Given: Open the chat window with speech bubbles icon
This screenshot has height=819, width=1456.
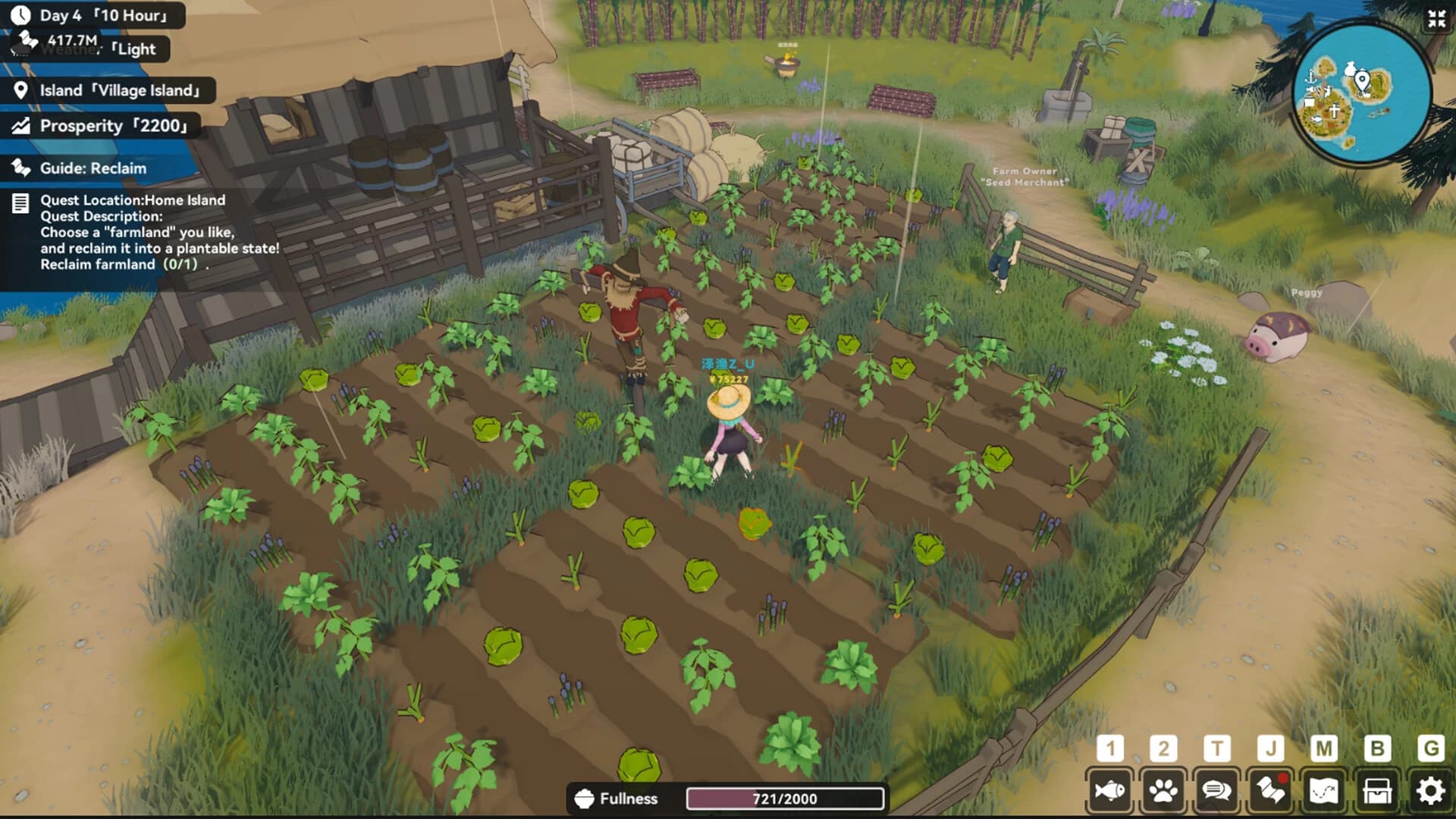Looking at the screenshot, I should coord(1217,789).
